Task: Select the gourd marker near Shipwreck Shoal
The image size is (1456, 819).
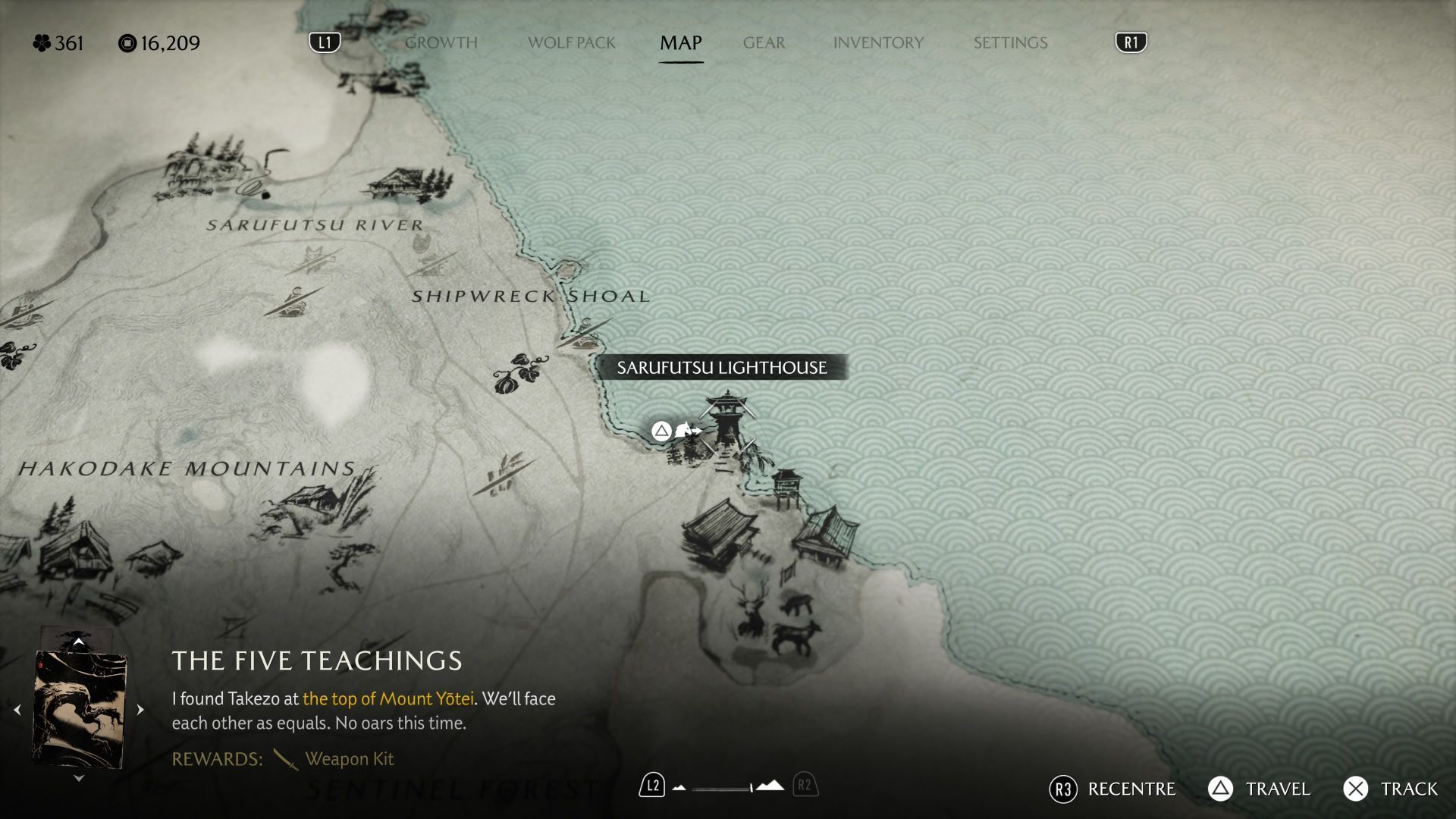Action: [x=520, y=372]
